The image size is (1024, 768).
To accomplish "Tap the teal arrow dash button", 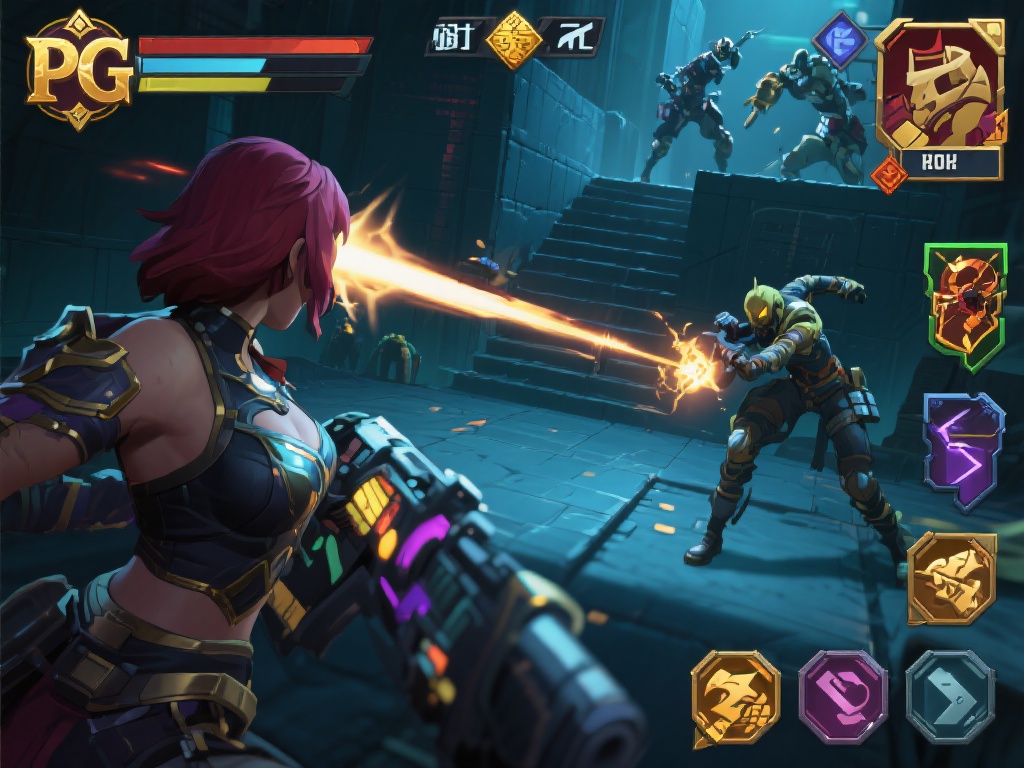I will 949,697.
